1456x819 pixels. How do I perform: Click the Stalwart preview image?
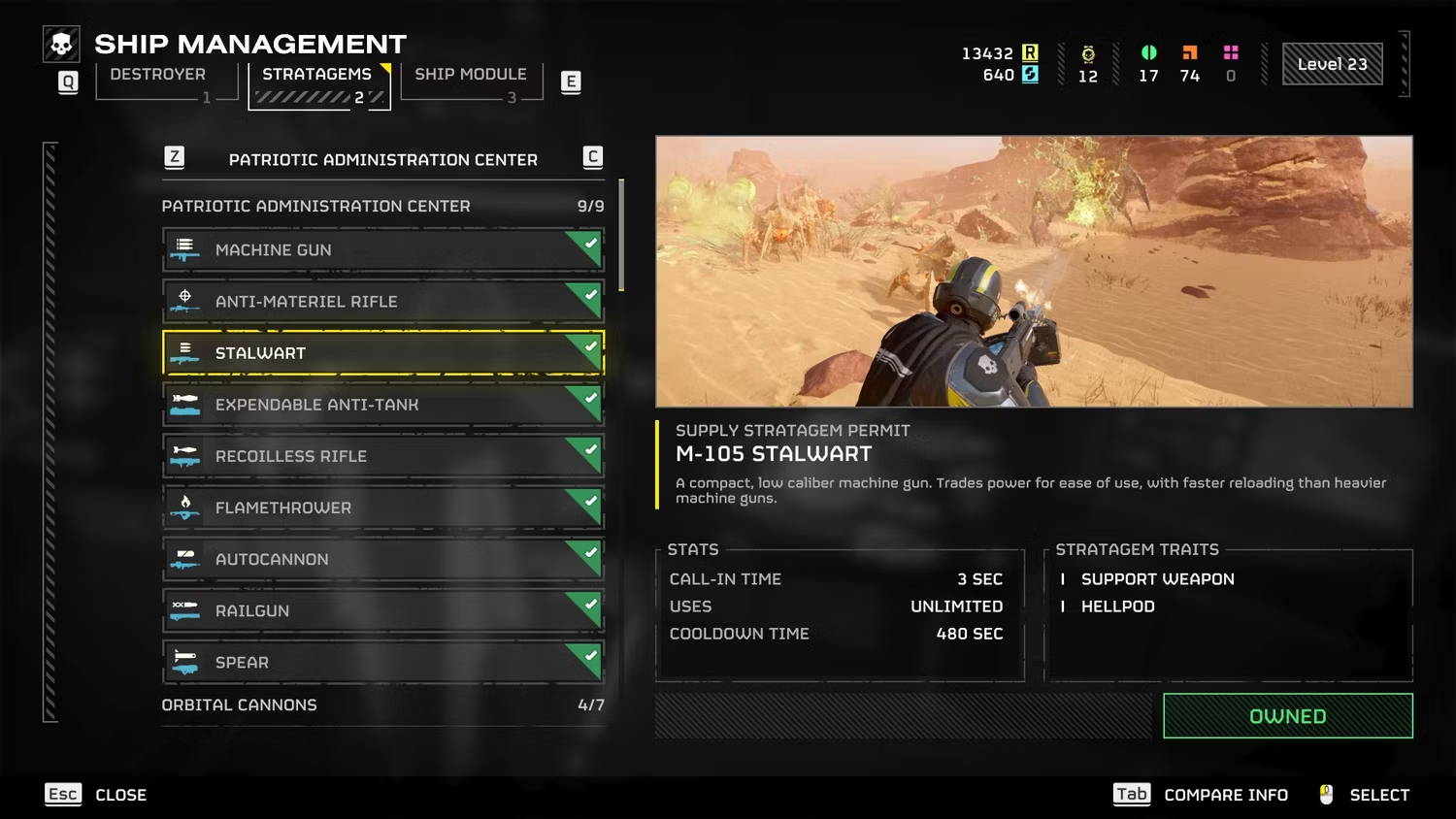[x=1034, y=272]
